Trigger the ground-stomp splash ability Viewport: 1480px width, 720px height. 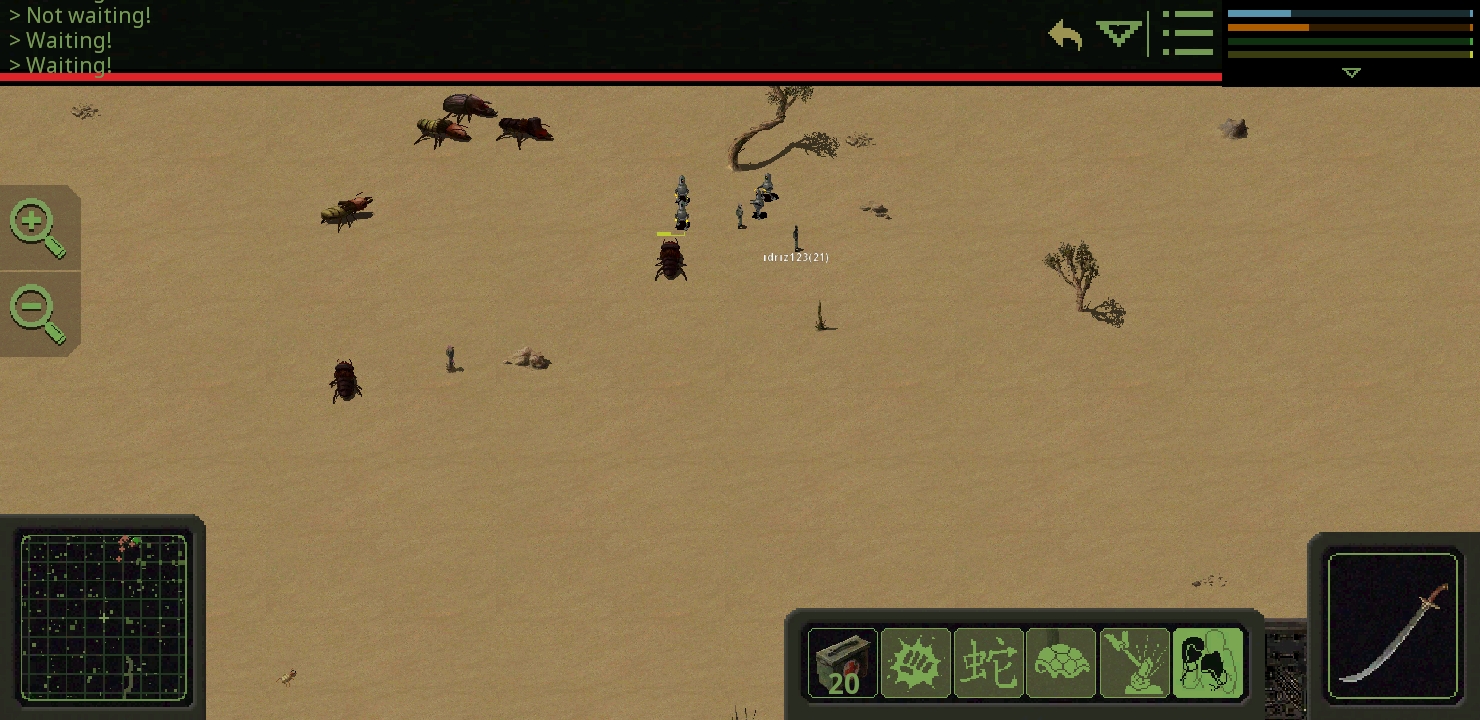(1134, 662)
